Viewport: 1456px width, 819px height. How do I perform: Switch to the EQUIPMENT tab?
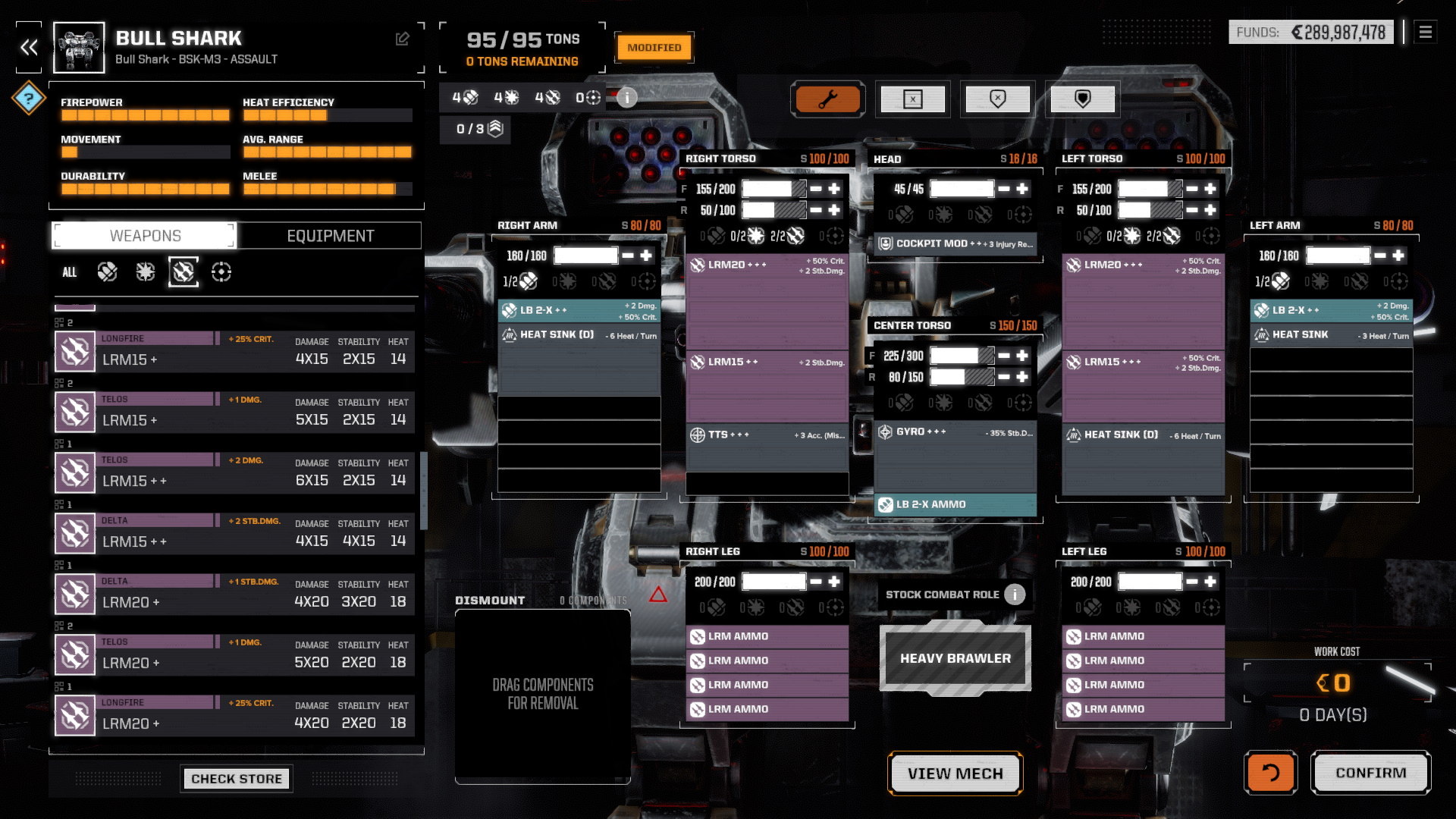(329, 235)
